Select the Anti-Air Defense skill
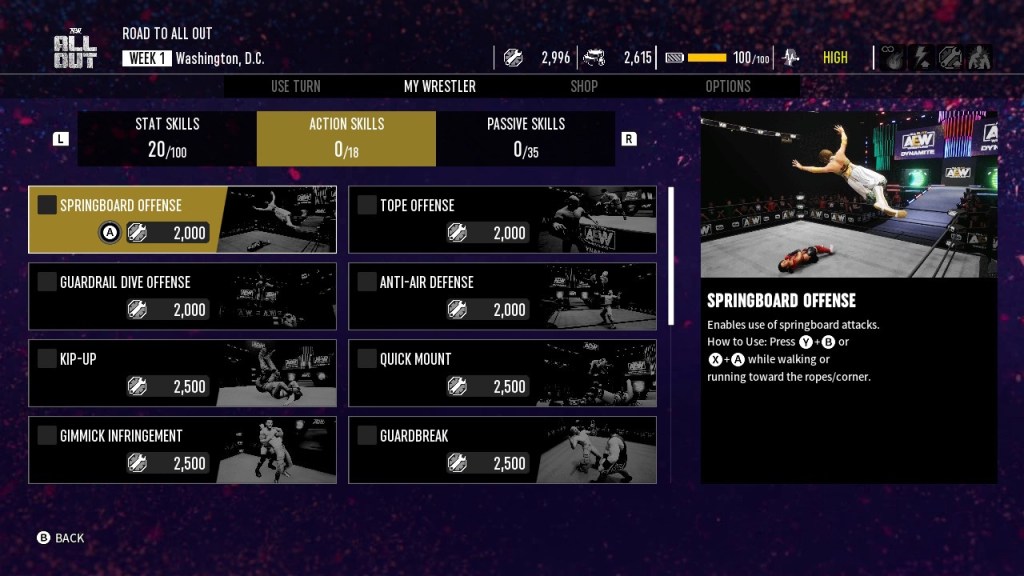 [x=502, y=296]
